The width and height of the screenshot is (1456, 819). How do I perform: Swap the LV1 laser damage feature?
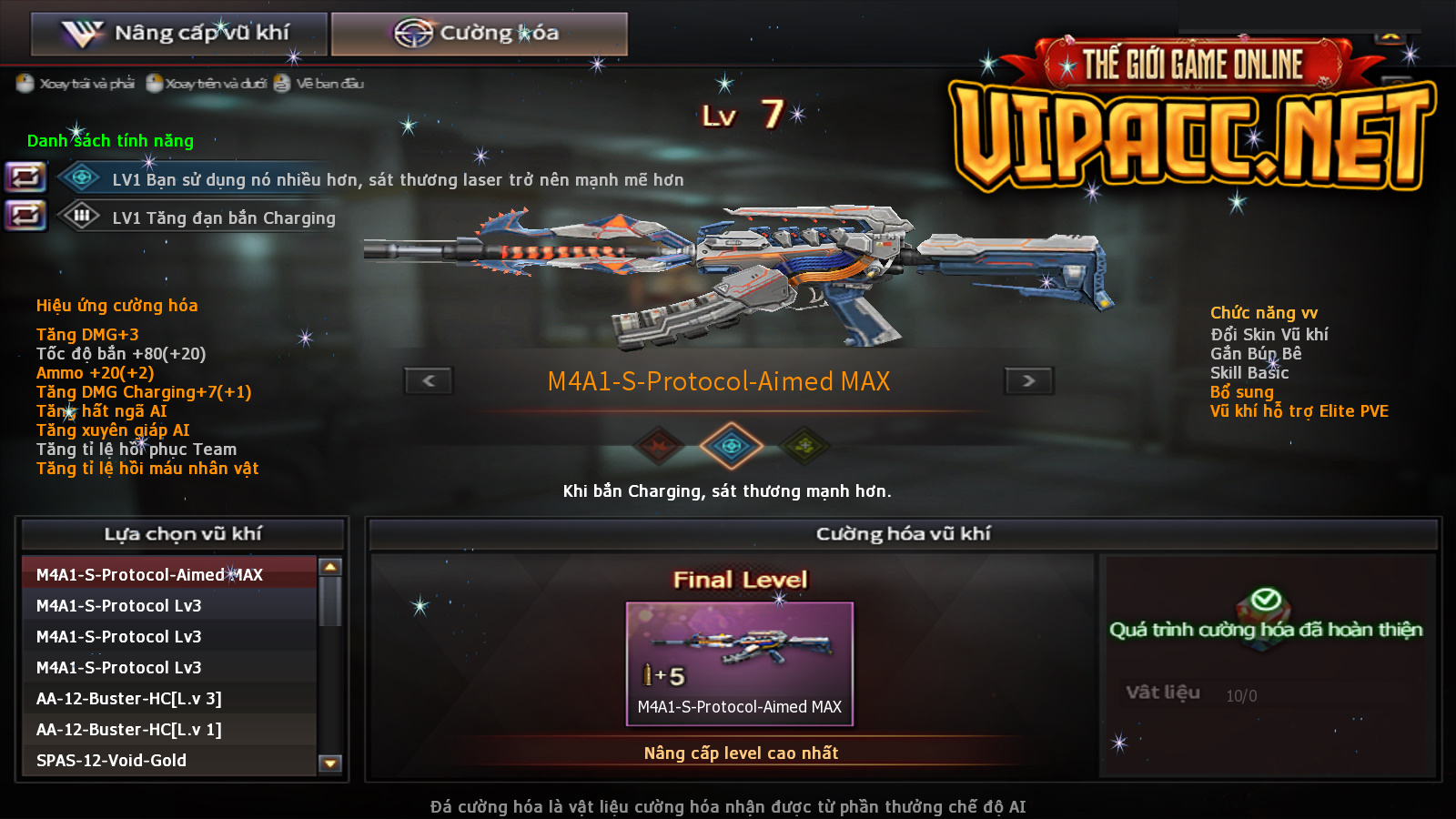coord(25,177)
